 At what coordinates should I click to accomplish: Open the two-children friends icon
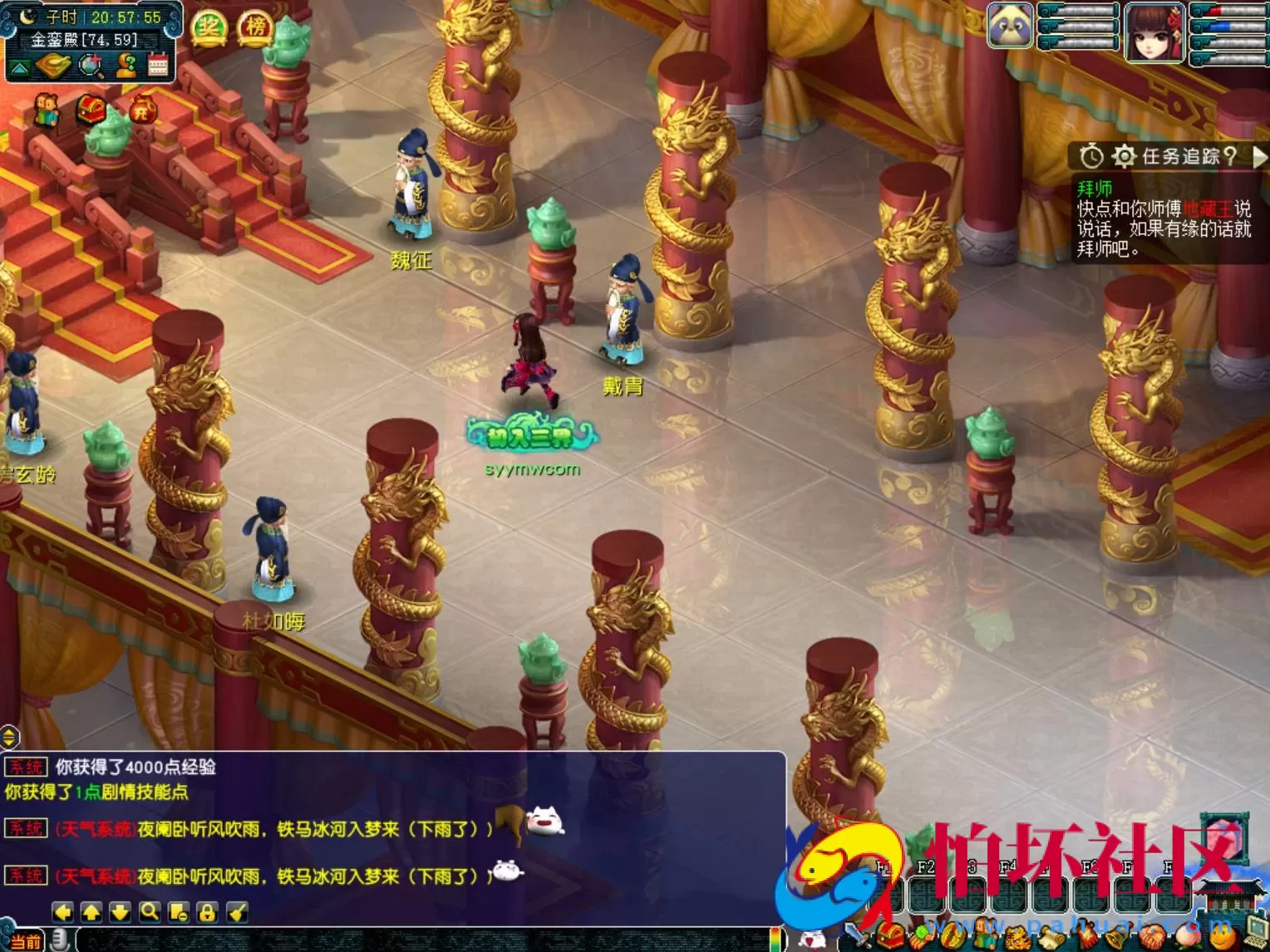coord(47,110)
